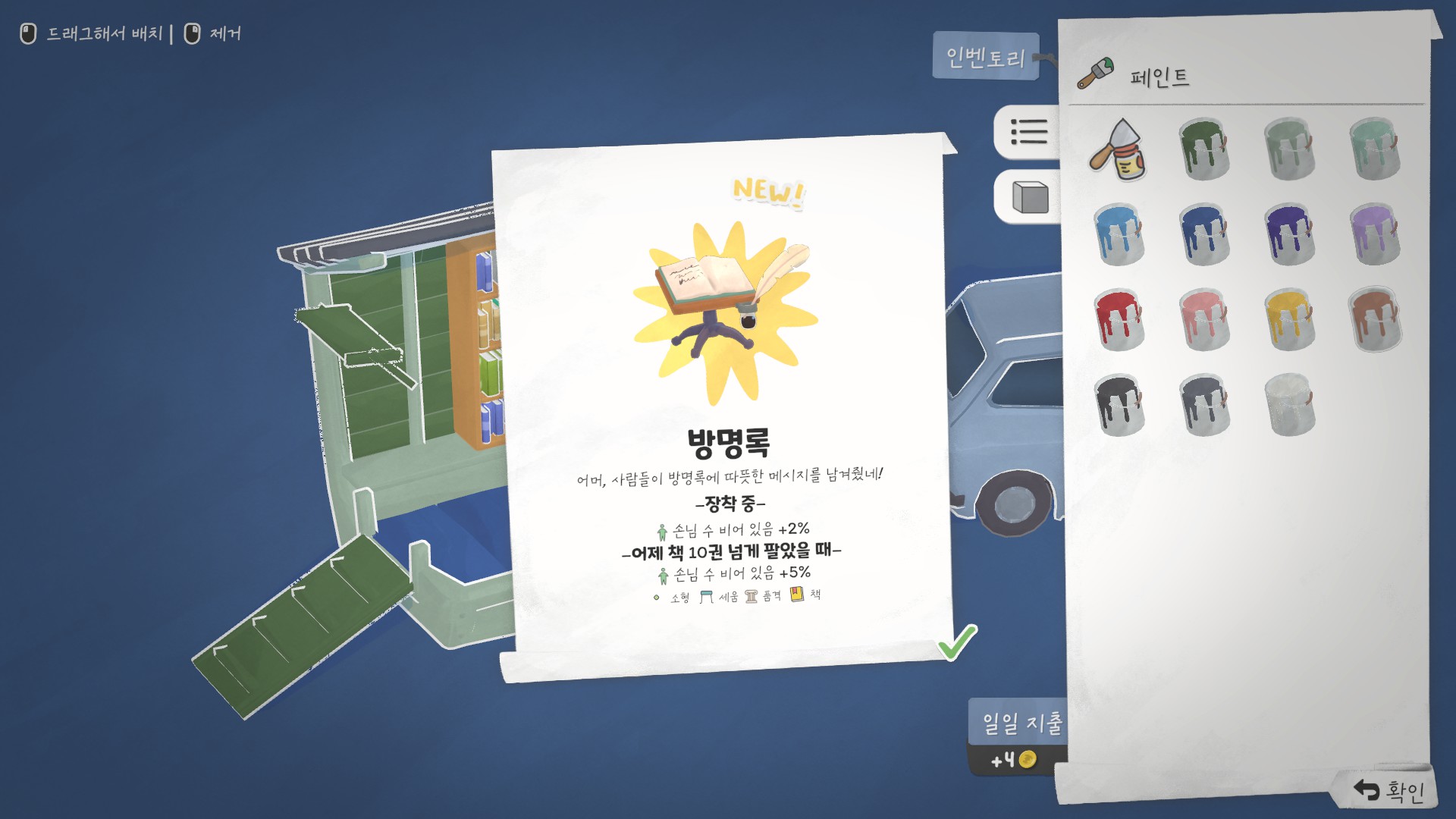Viewport: 1456px width, 819px height.
Task: Open the list view panel icon
Action: pos(1031,133)
